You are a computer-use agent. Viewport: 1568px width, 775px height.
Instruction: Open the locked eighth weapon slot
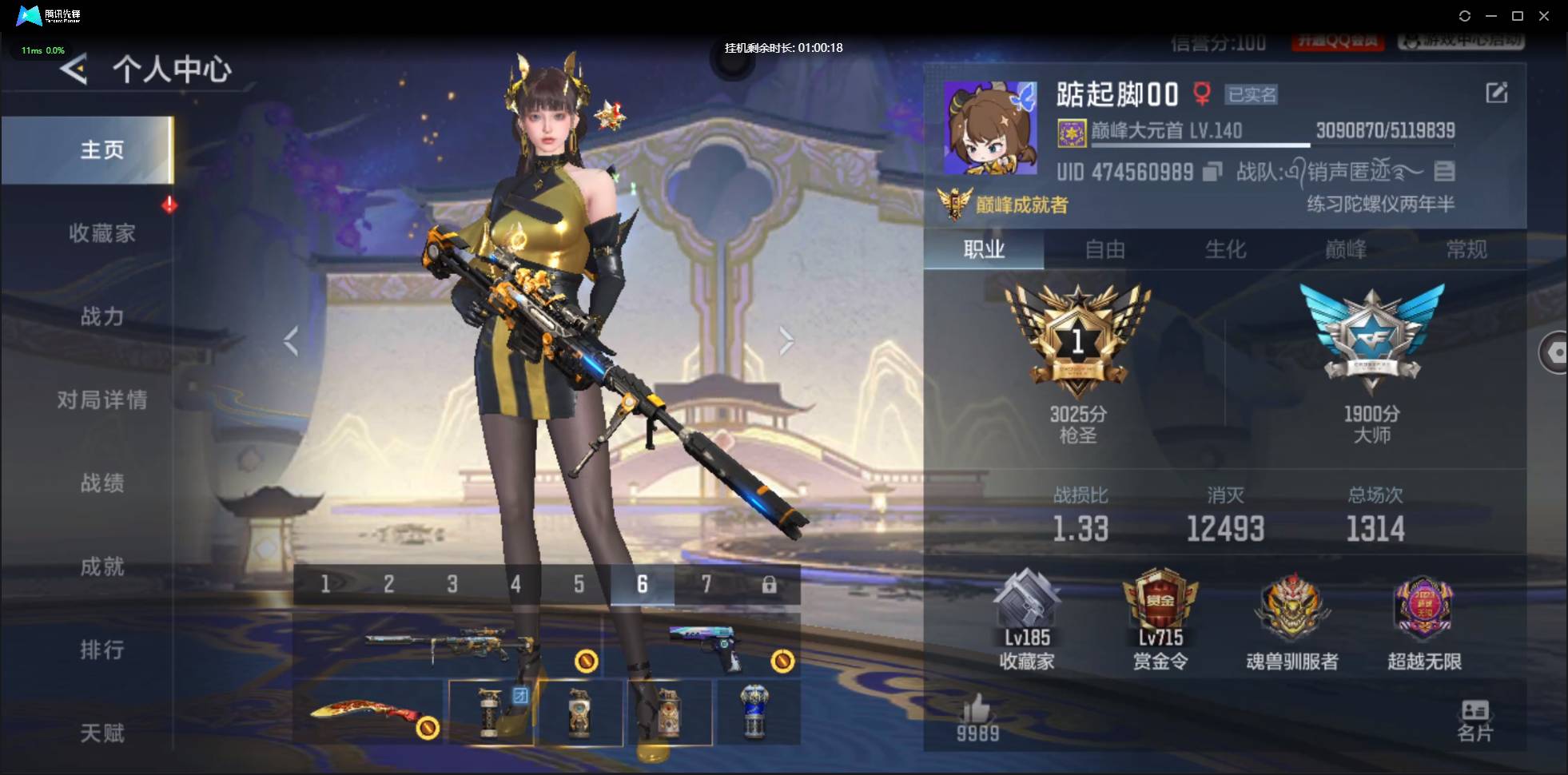click(770, 584)
